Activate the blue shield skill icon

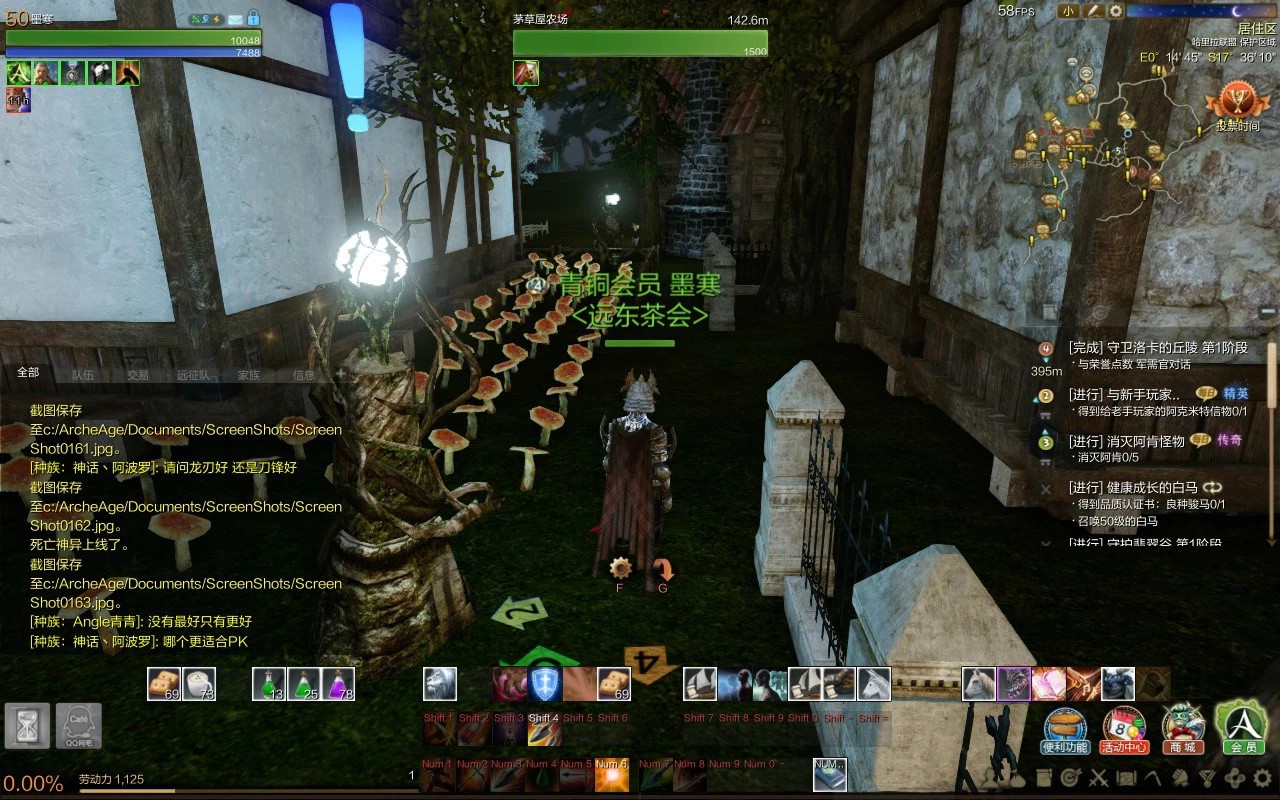(x=544, y=684)
